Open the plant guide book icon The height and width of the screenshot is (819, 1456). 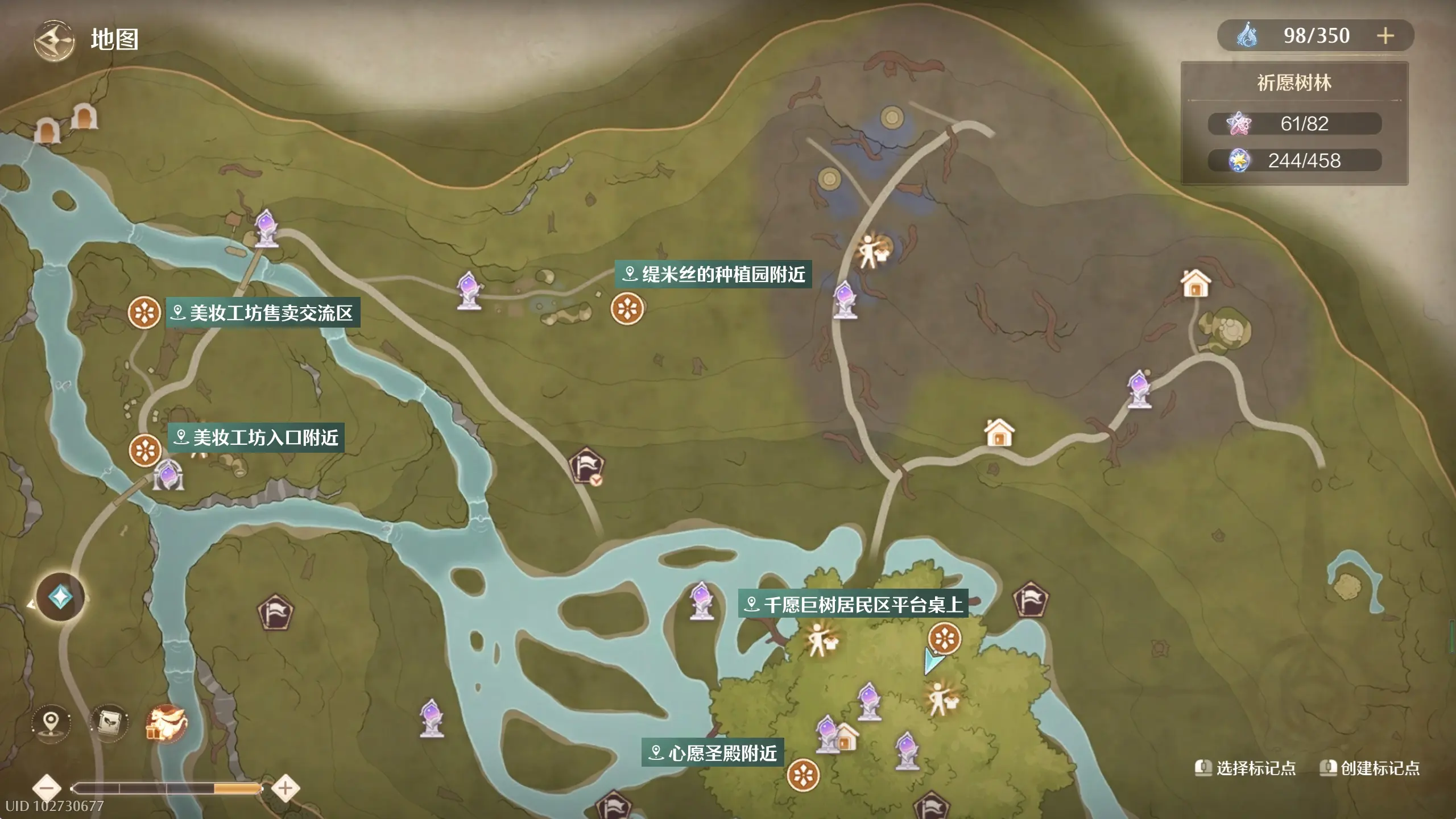pos(109,723)
